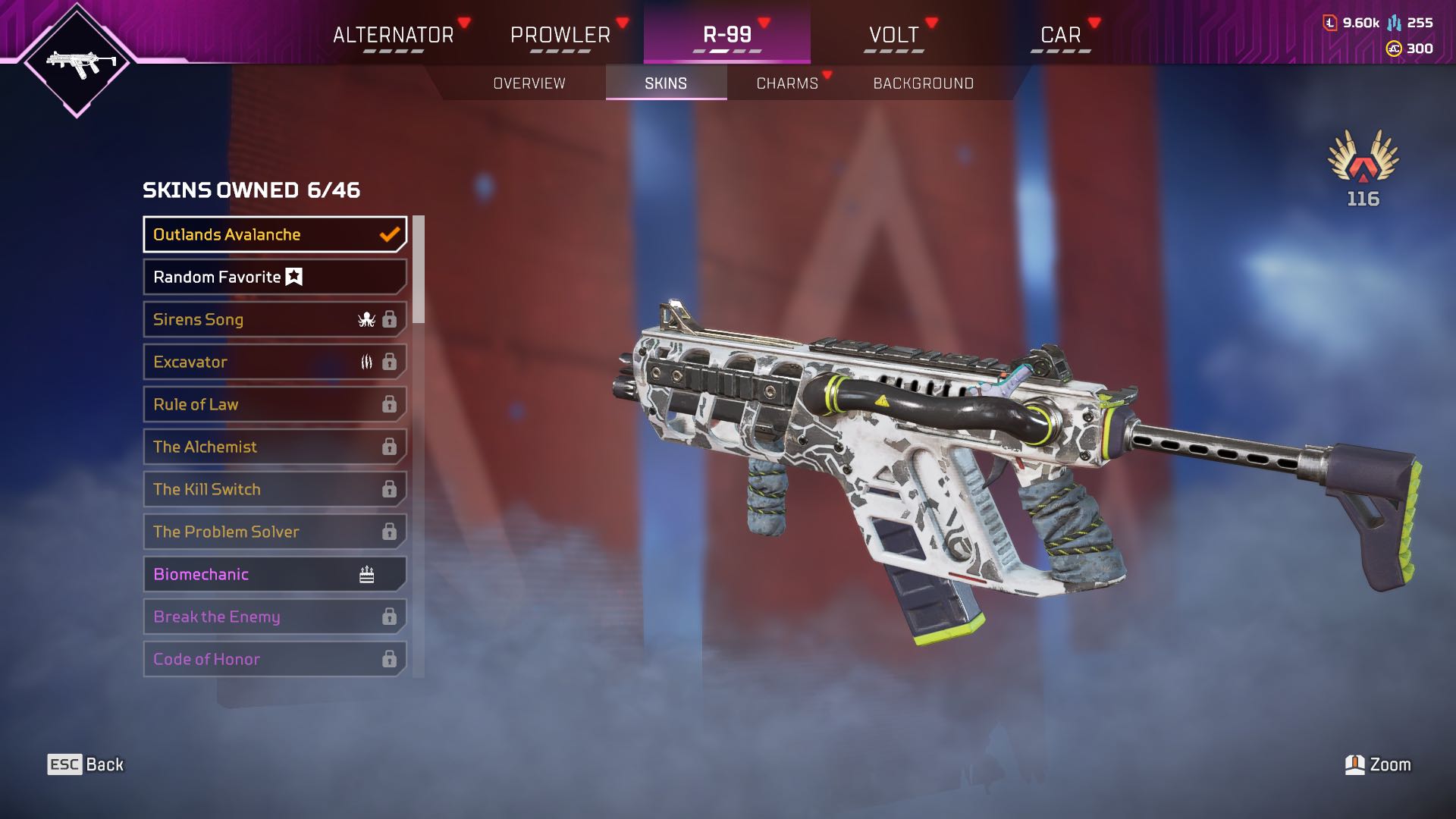Select The Kill Switch skin
The height and width of the screenshot is (819, 1456).
point(275,489)
